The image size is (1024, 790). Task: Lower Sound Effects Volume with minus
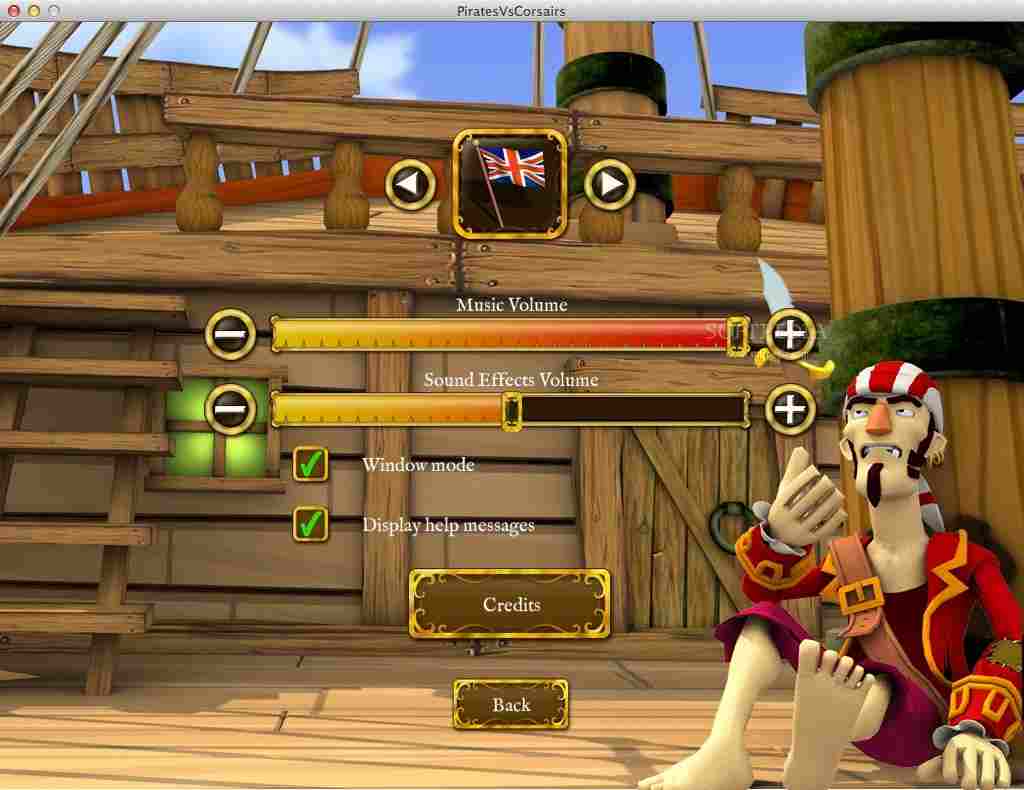(230, 409)
